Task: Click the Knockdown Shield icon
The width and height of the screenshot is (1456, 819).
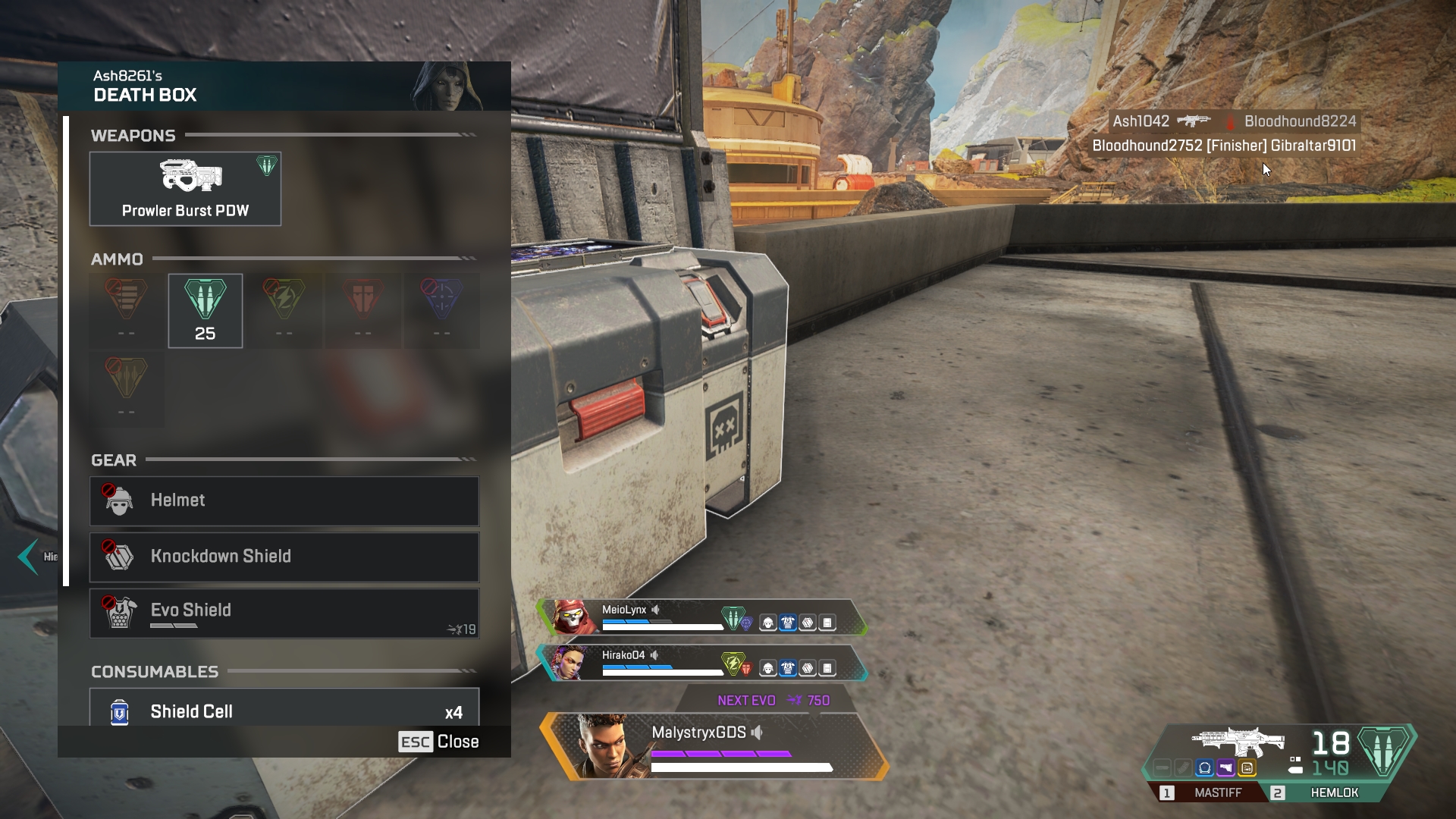Action: pyautogui.click(x=118, y=557)
